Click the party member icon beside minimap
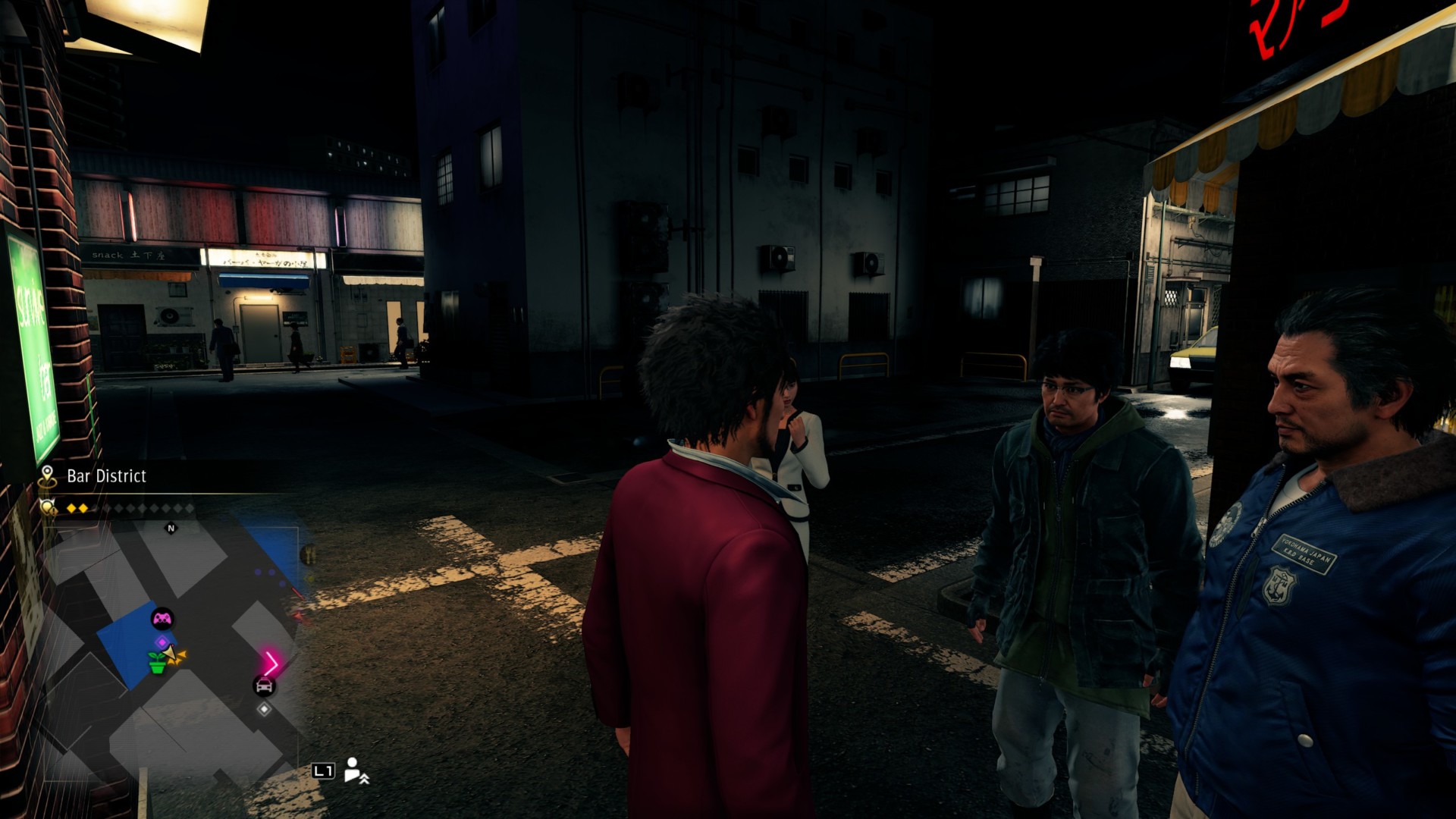Viewport: 1456px width, 819px height. [355, 770]
